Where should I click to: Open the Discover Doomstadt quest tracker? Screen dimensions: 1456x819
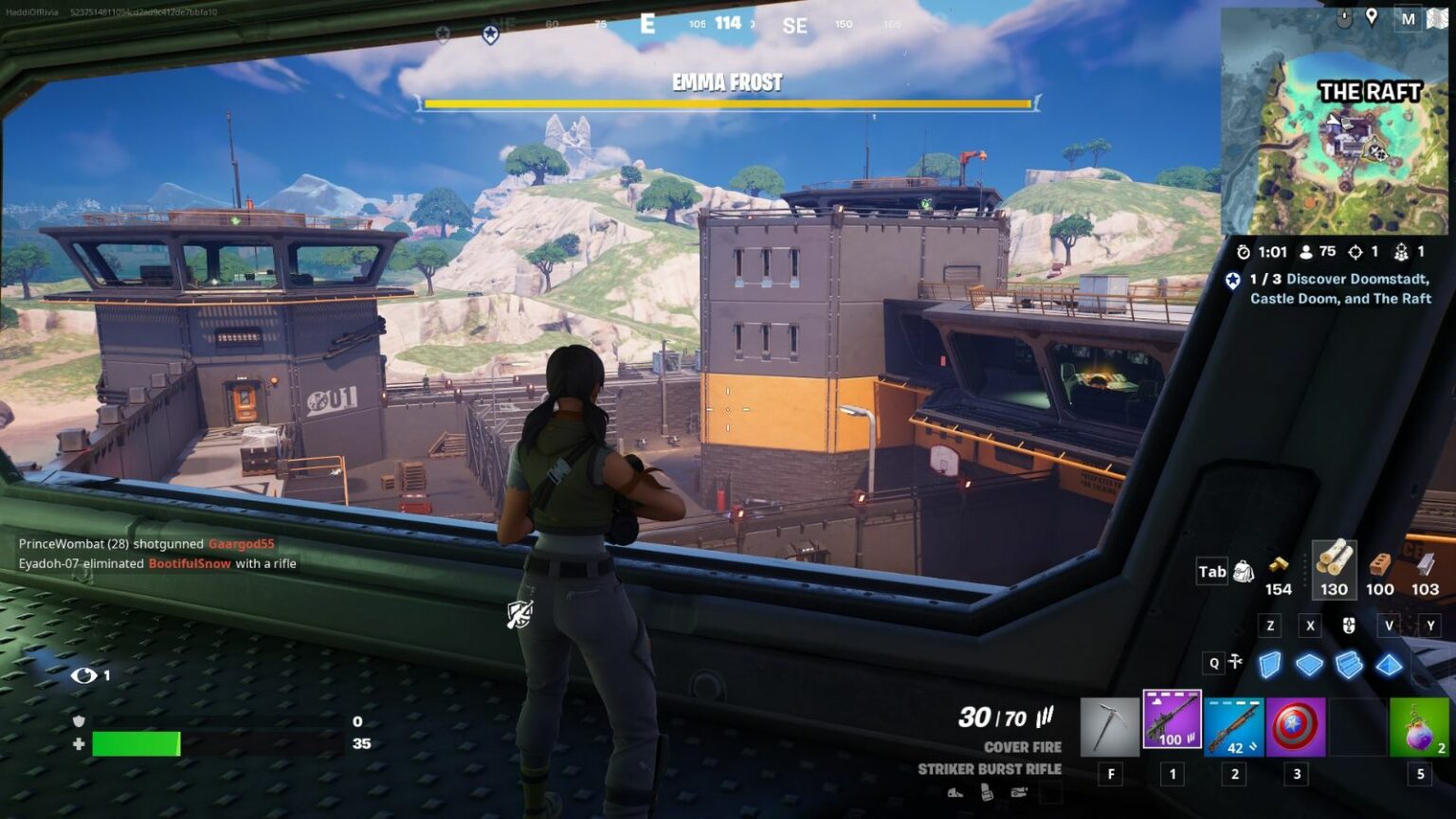1338,288
